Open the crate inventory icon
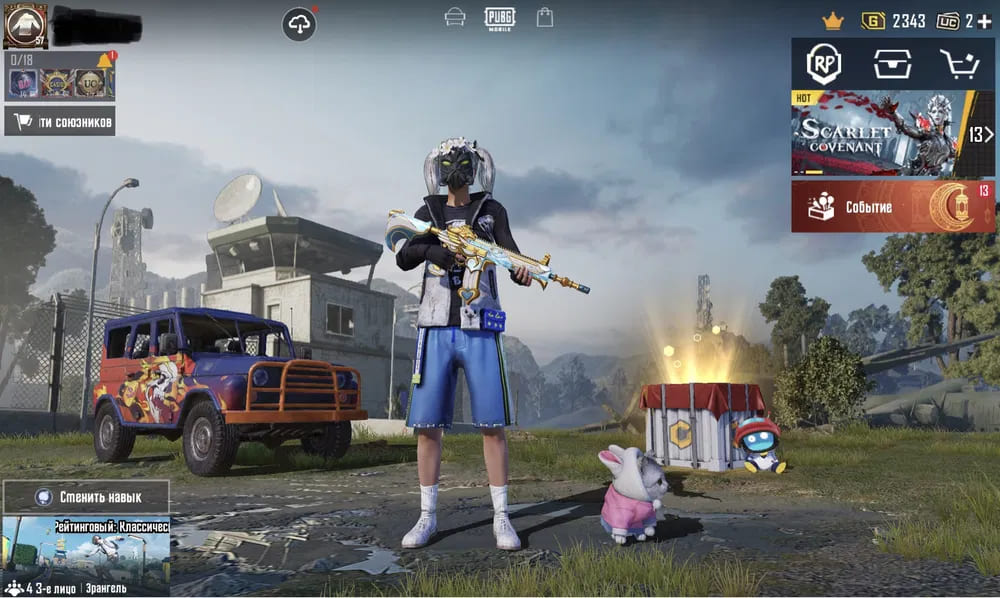 pyautogui.click(x=892, y=64)
